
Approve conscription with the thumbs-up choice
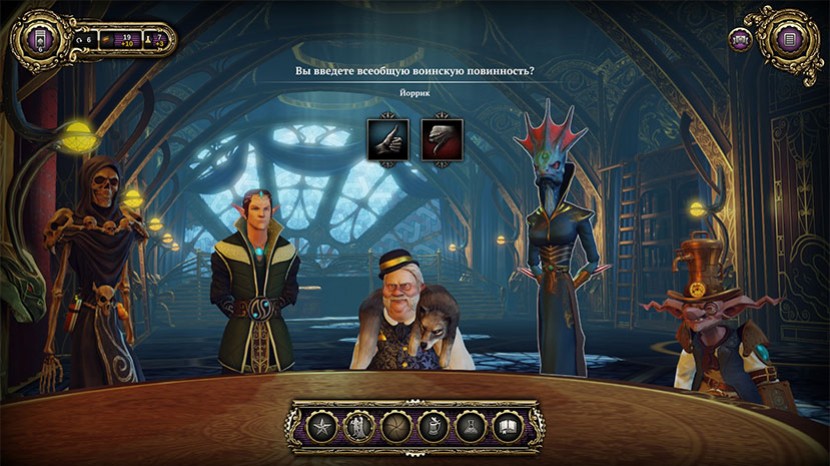coord(385,138)
